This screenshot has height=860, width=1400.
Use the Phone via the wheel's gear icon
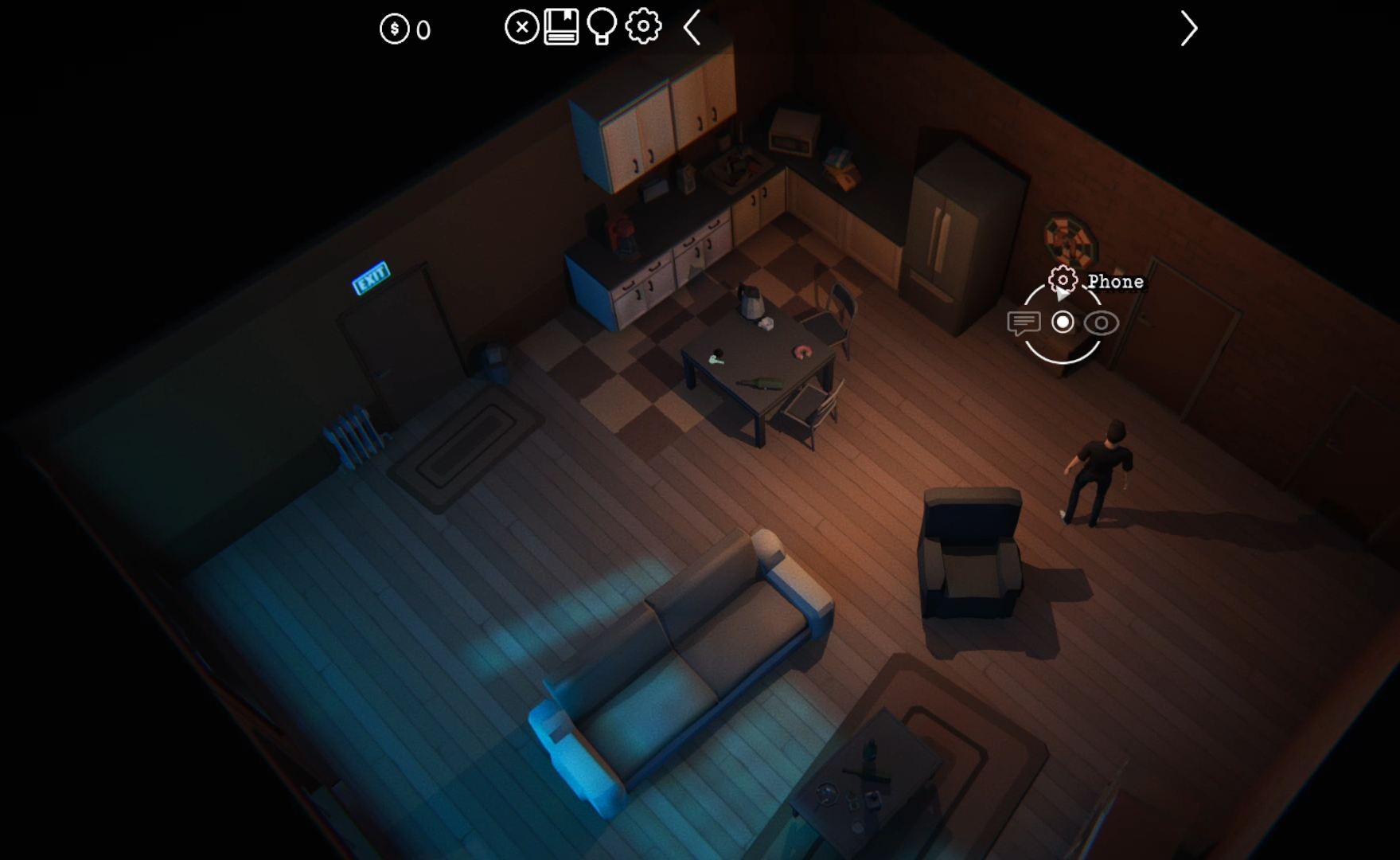pos(1063,280)
